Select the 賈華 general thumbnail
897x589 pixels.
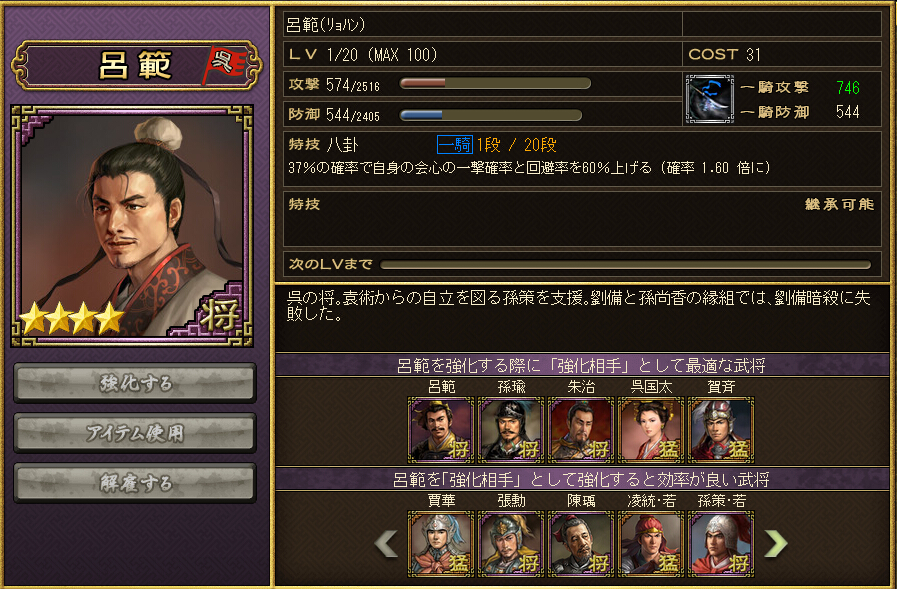(x=441, y=544)
